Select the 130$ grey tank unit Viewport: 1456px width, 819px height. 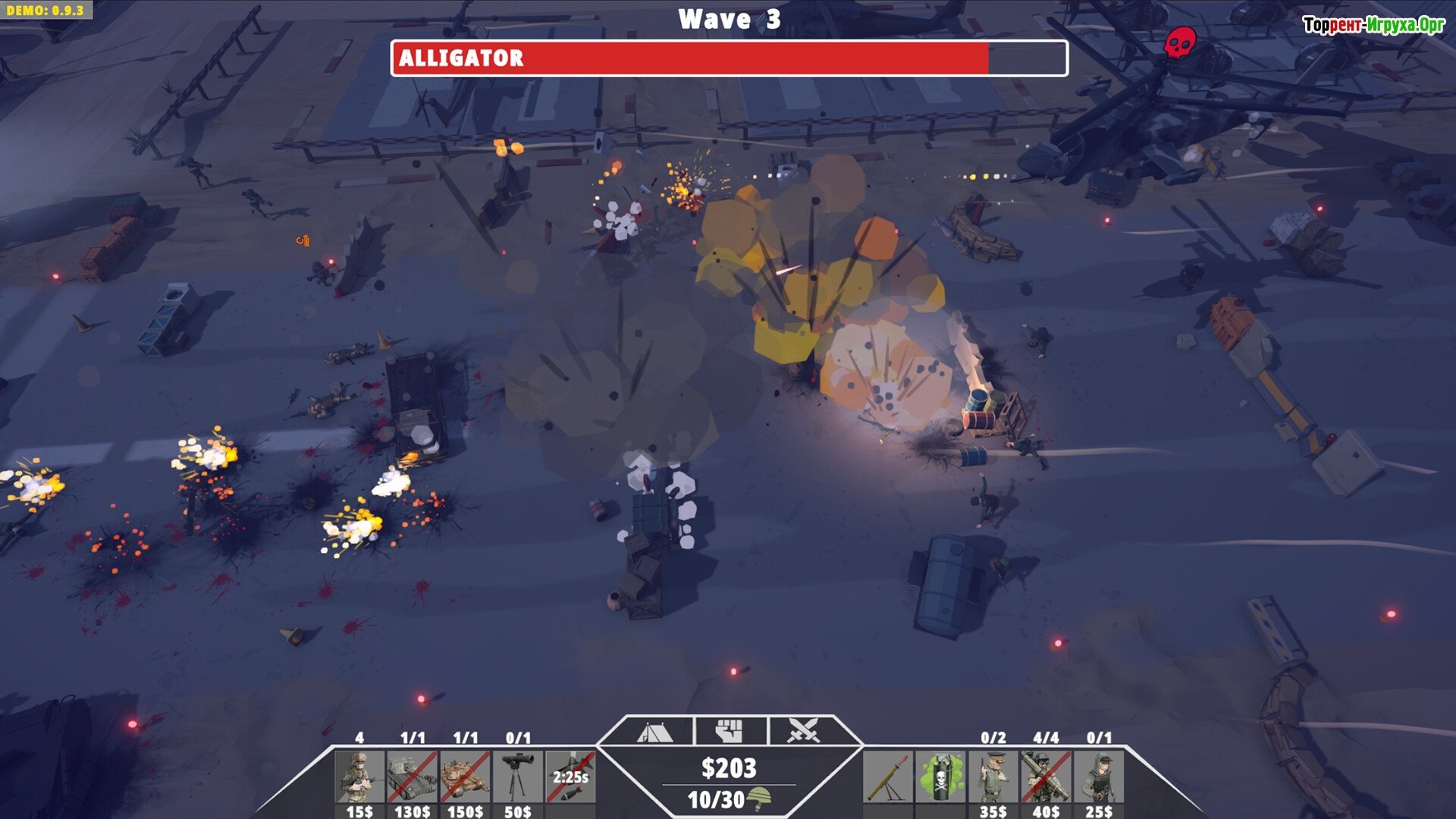412,777
